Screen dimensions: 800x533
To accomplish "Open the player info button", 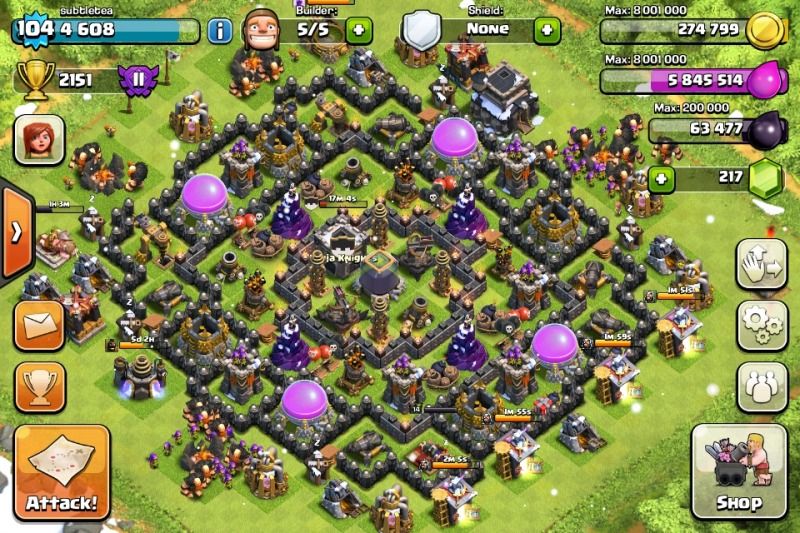I will 219,30.
